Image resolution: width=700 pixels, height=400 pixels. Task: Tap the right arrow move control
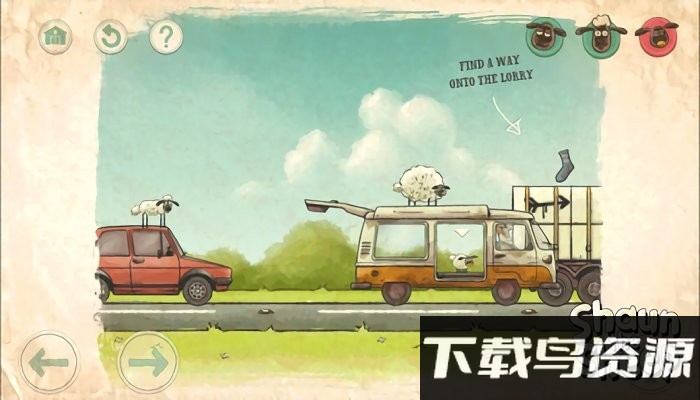[147, 361]
